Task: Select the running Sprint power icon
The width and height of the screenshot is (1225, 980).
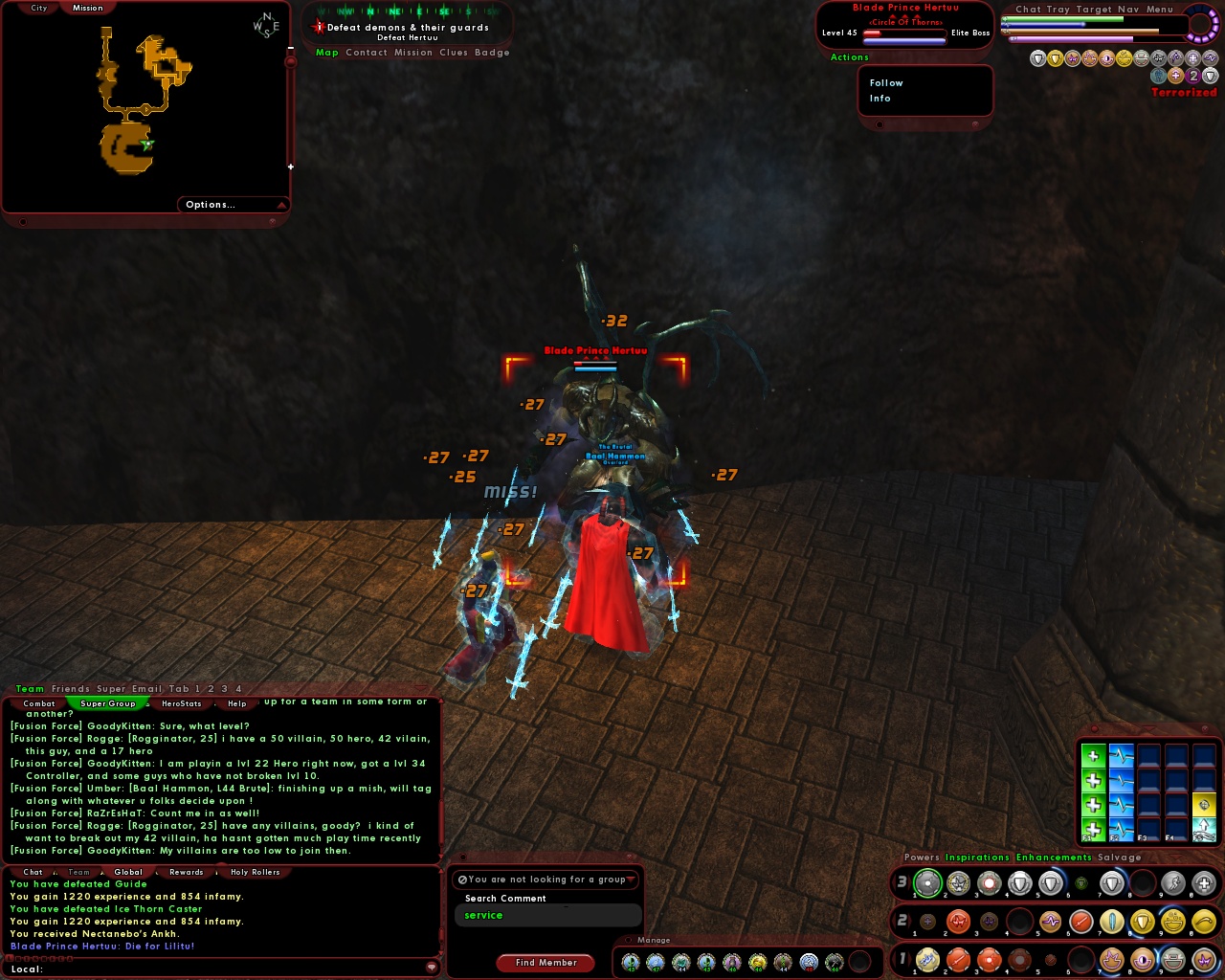Action: pos(1173,882)
